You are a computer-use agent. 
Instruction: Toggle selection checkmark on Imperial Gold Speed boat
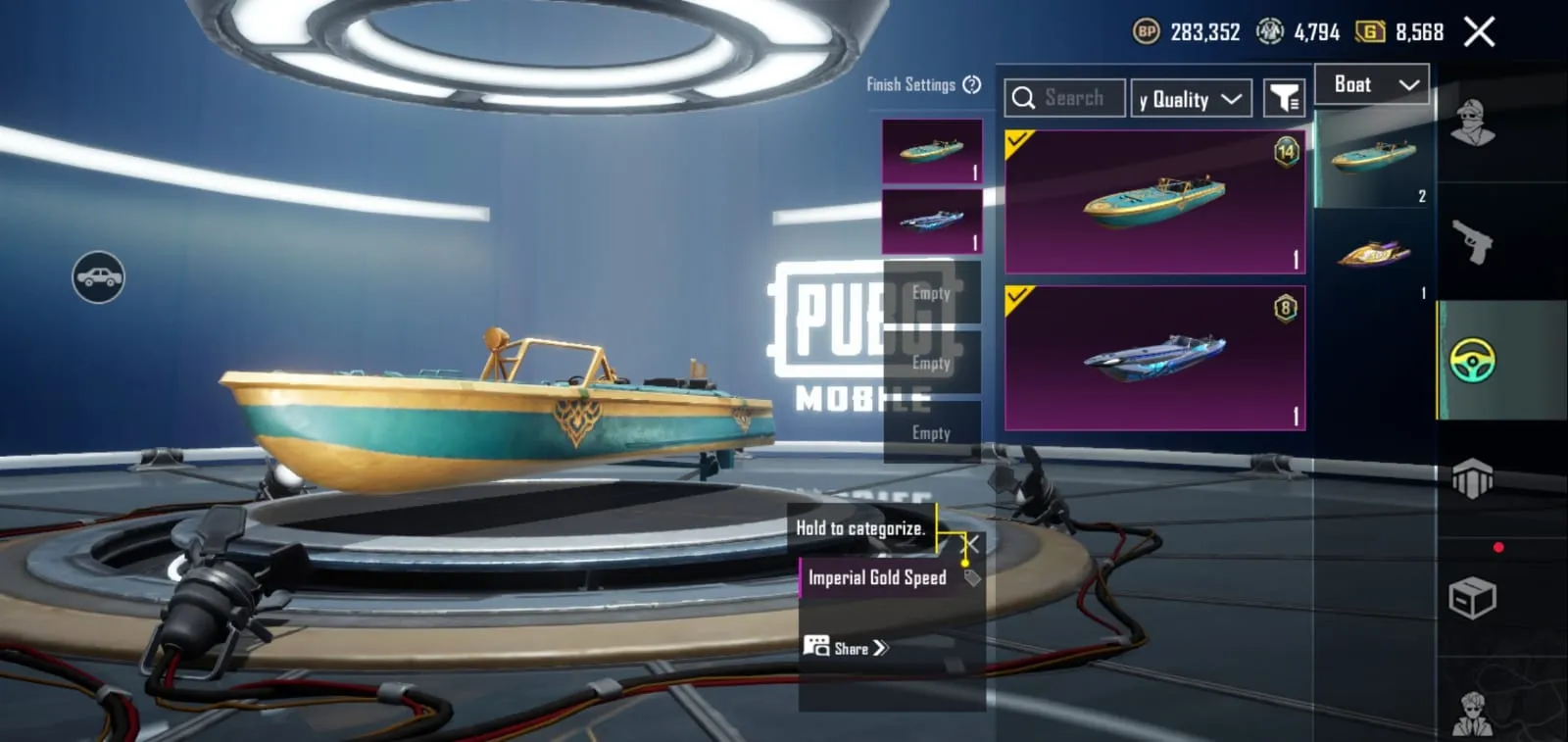(1019, 139)
